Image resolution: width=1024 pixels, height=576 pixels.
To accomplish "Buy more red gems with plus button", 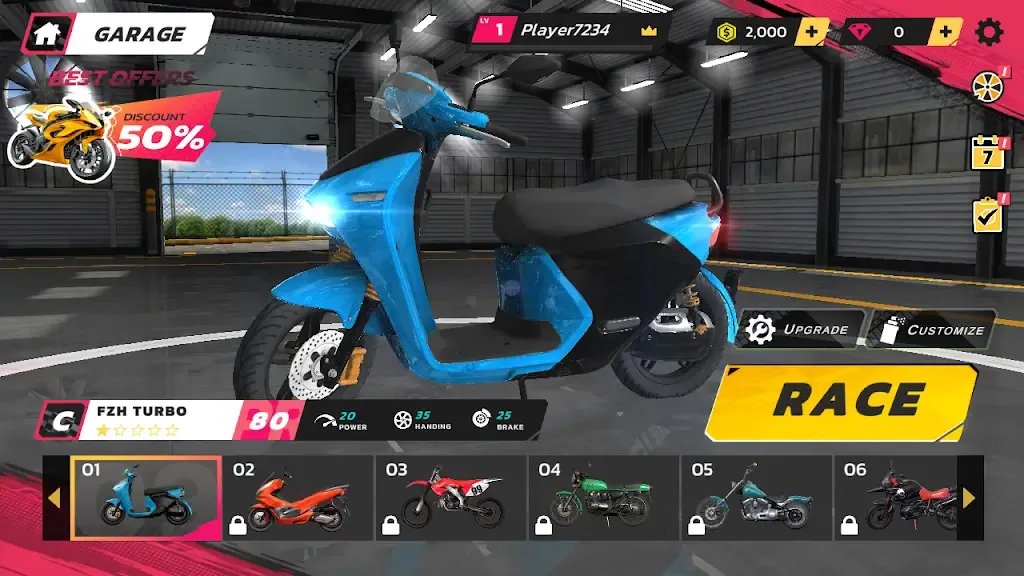I will 943,32.
